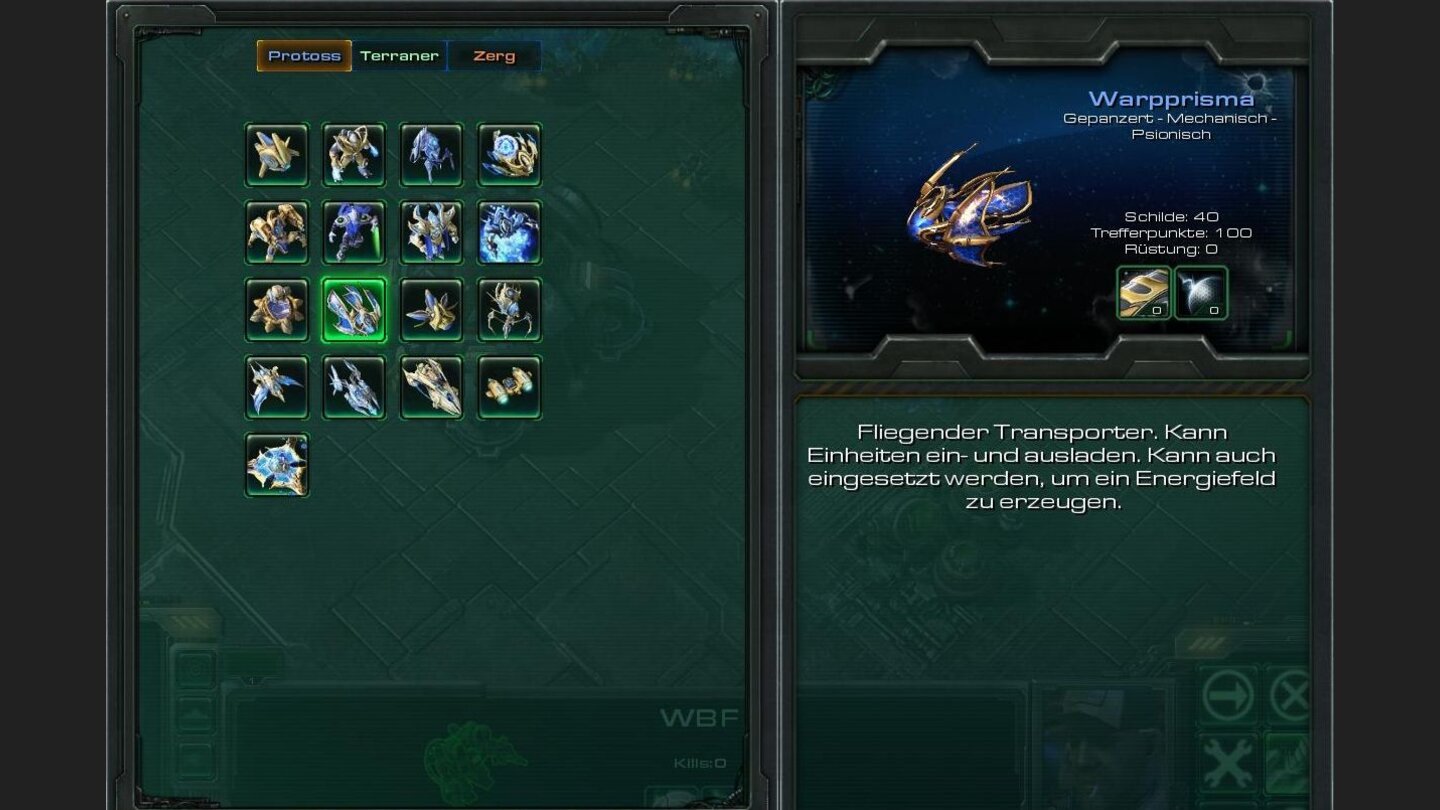Screen dimensions: 1440x810
Task: Select the Dark Templar icon
Action: coord(354,232)
